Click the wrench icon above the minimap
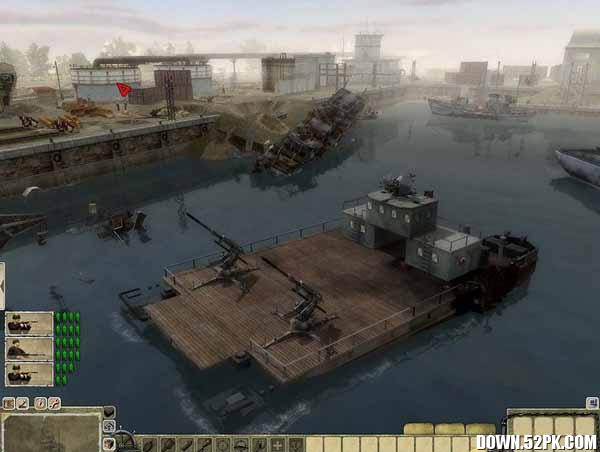 (x=55, y=403)
